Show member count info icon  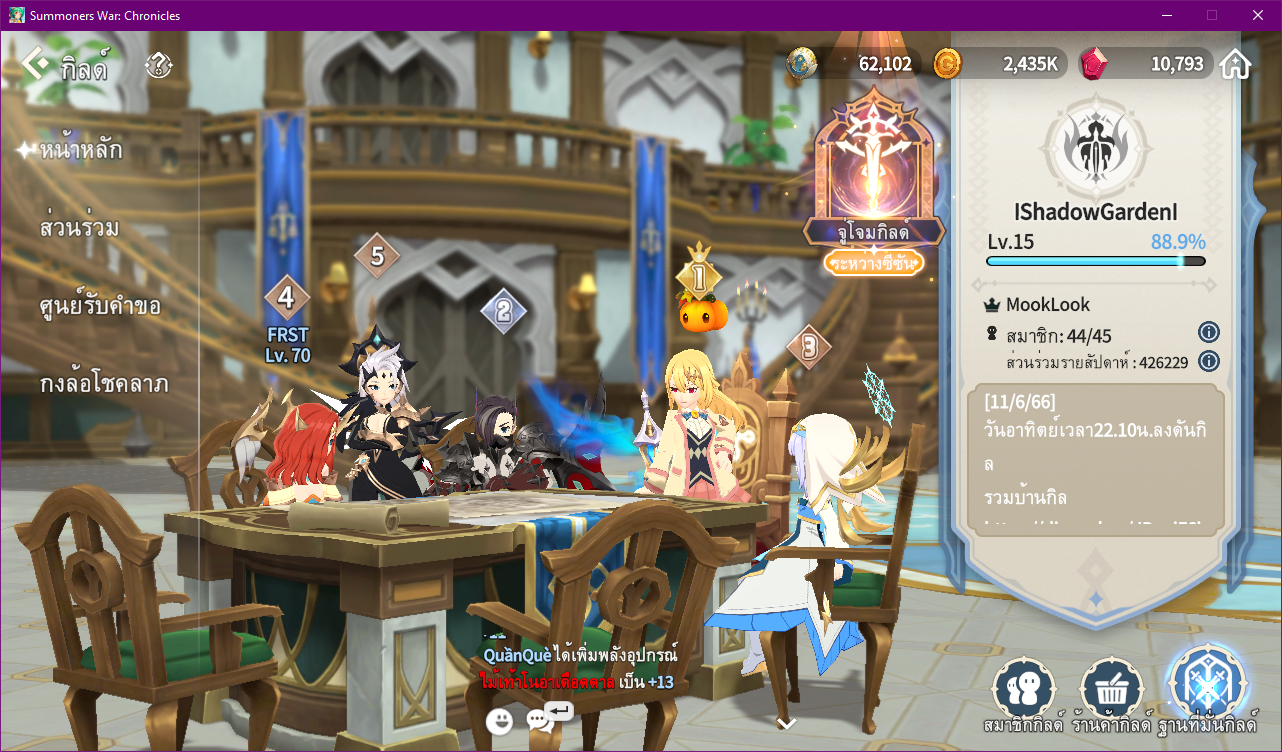(1208, 332)
